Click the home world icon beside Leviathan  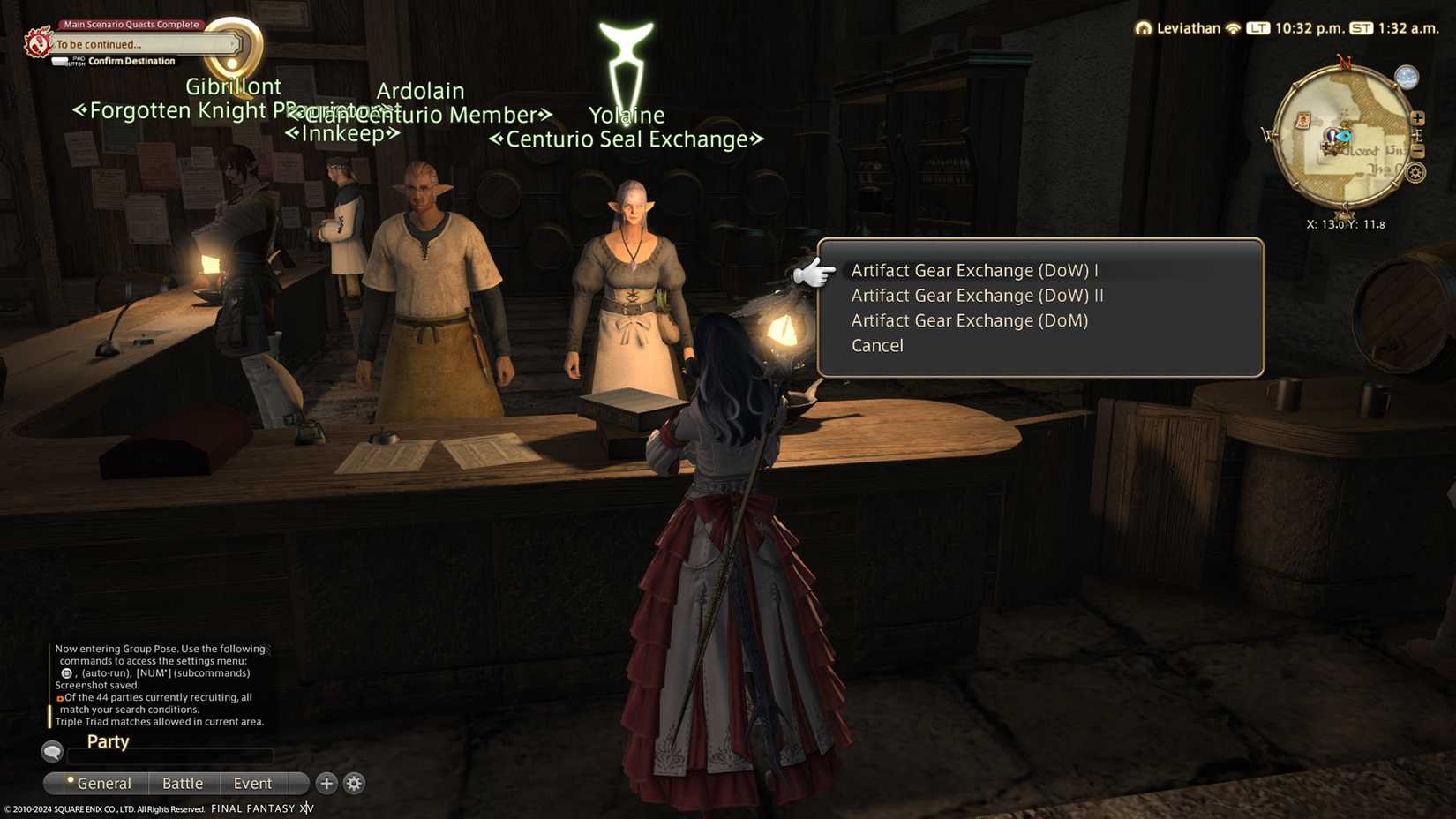click(1144, 27)
